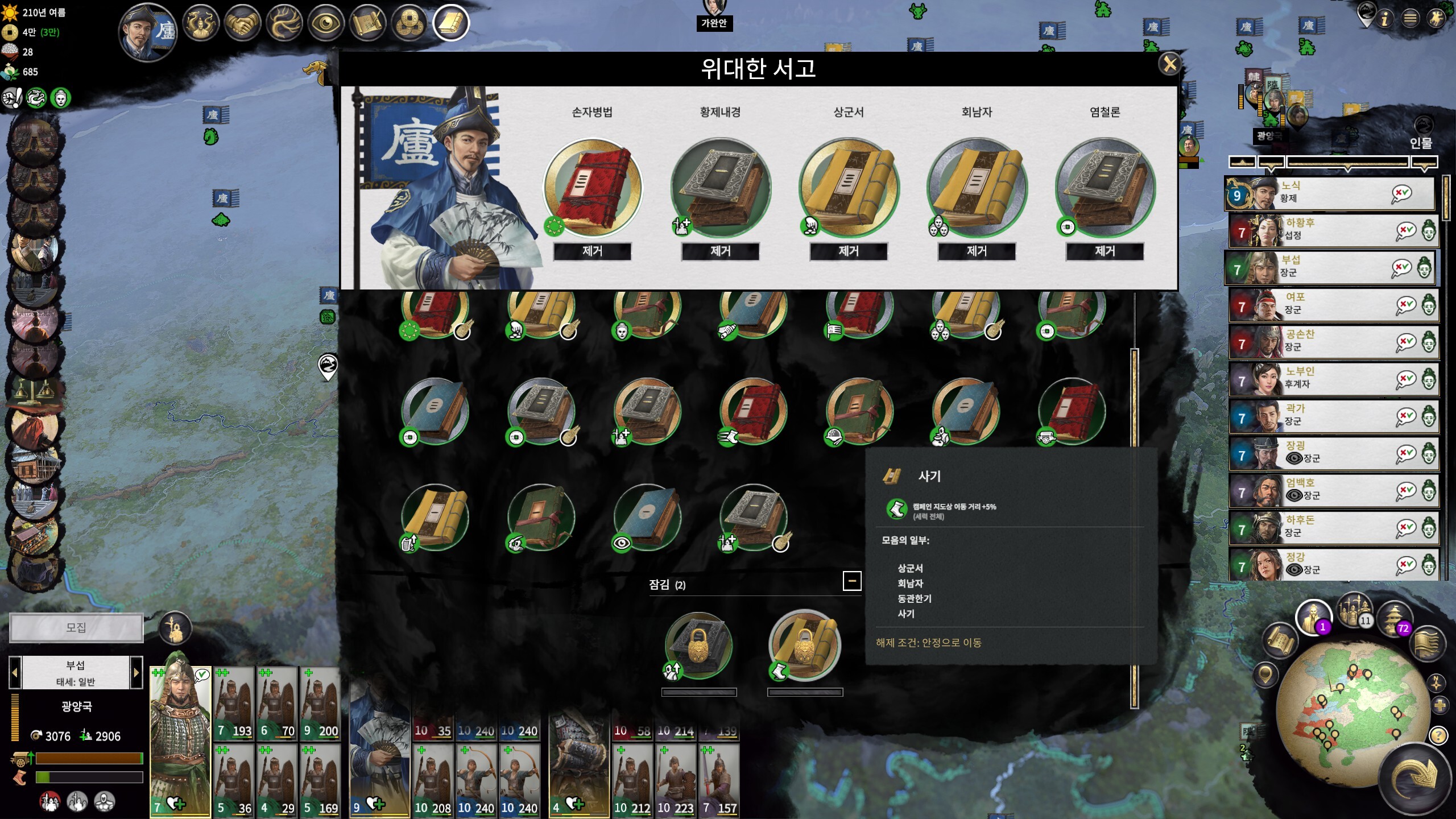Remove the 회남자 book
1456x819 pixels.
(x=976, y=251)
